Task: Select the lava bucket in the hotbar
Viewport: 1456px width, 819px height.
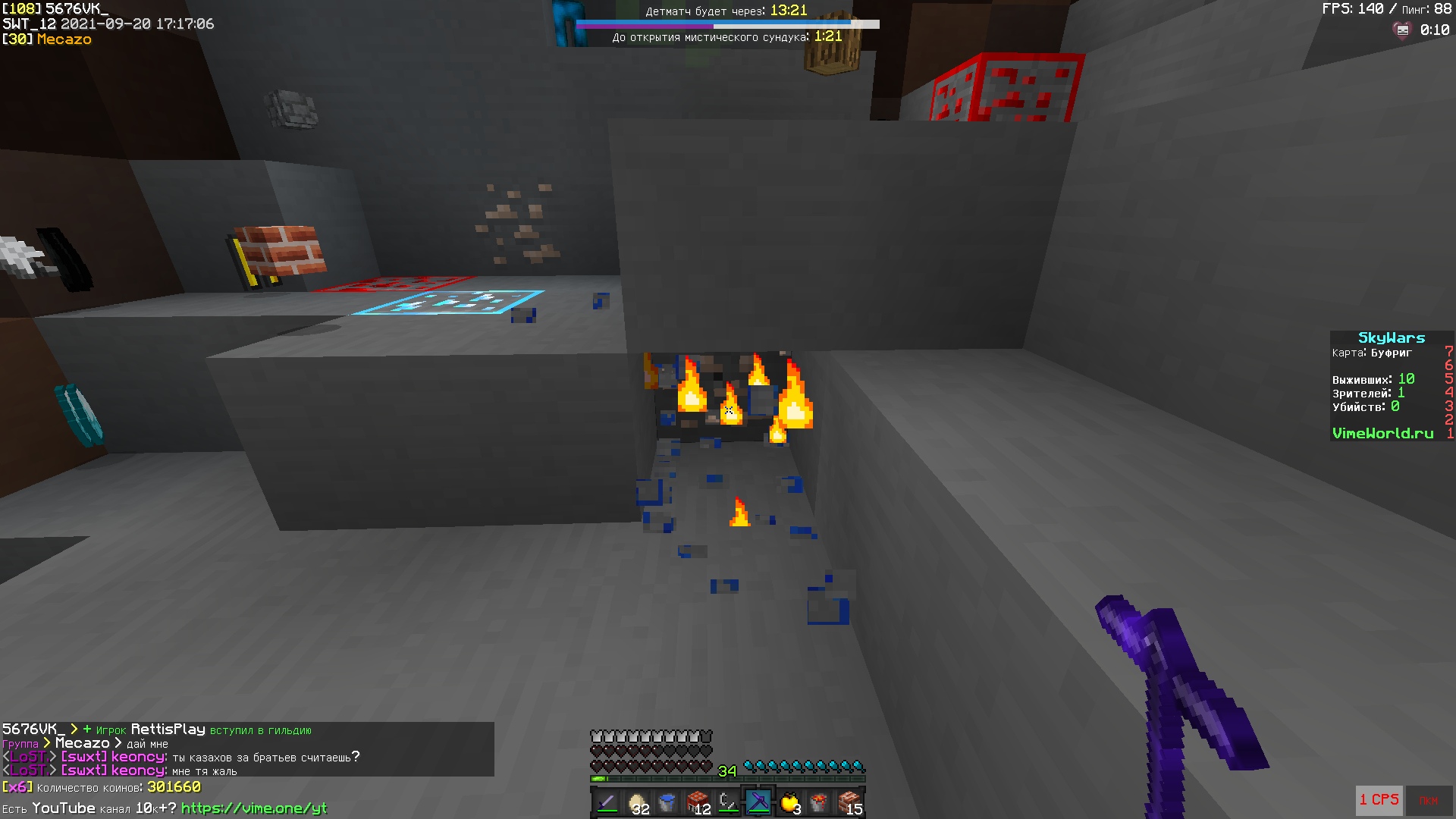Action: 821,800
